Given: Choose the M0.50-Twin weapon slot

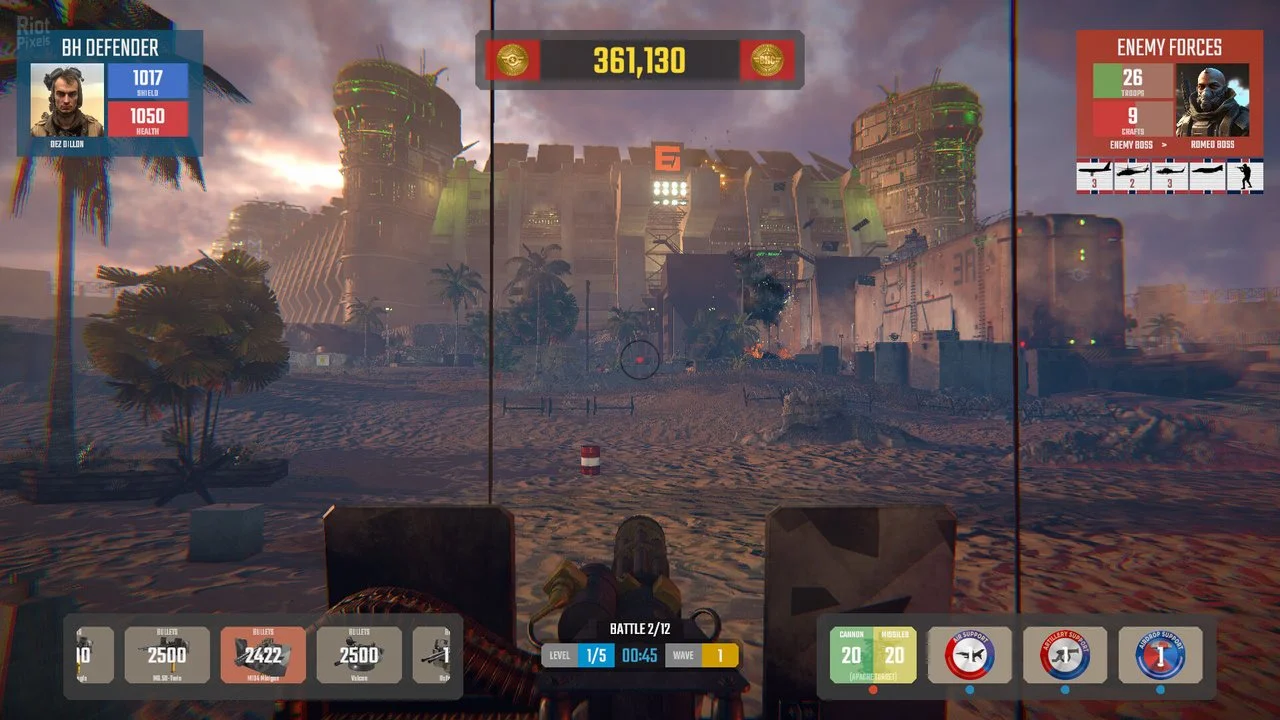Looking at the screenshot, I should 167,655.
